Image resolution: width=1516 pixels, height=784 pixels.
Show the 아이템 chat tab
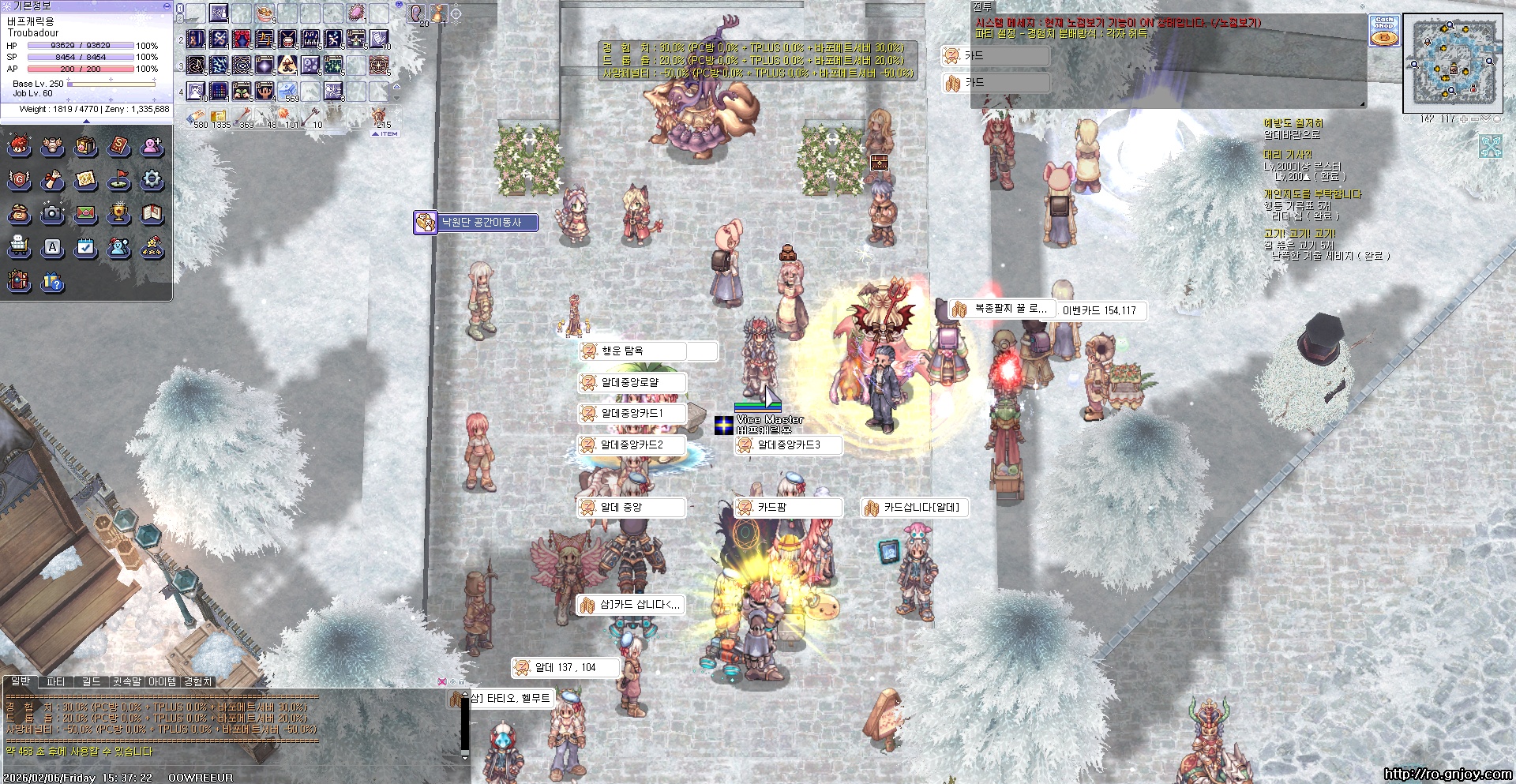[x=163, y=681]
